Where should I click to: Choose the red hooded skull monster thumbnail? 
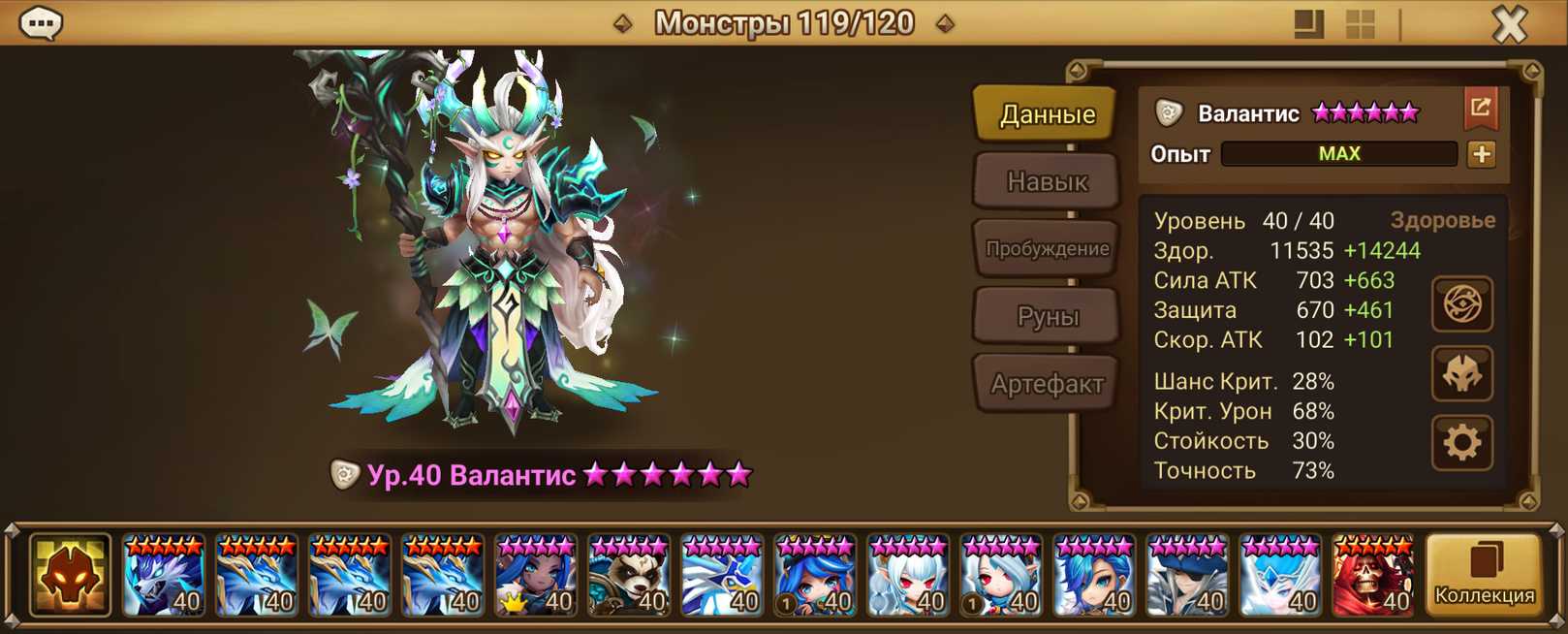pos(1372,575)
